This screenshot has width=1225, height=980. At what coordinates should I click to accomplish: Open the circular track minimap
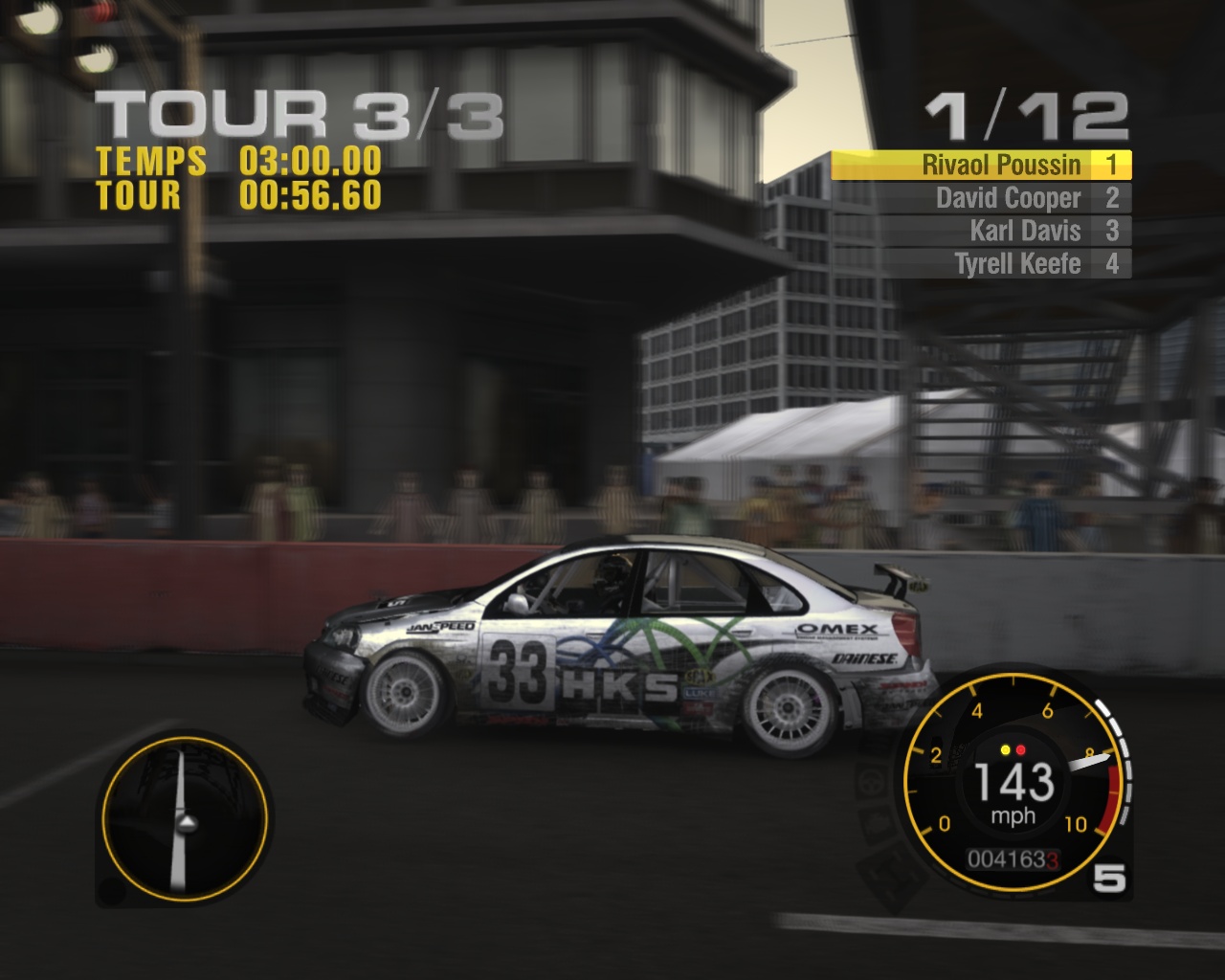tap(184, 820)
